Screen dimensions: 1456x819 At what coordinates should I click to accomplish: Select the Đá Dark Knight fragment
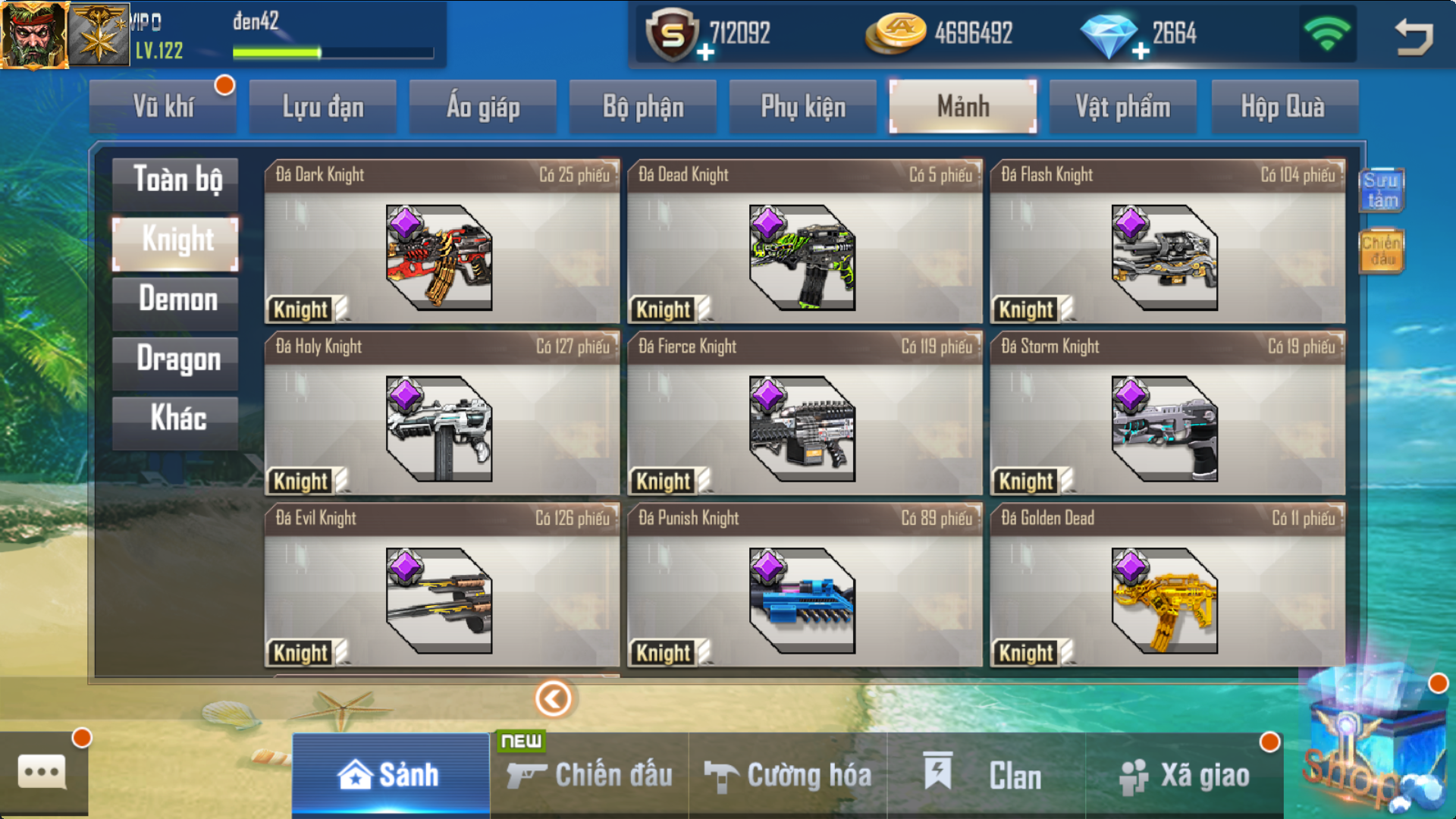(441, 242)
